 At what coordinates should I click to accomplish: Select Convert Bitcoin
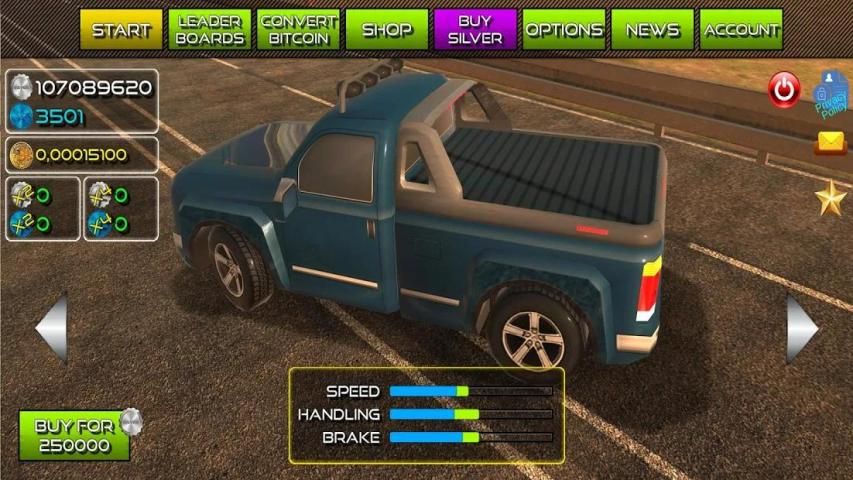298,30
